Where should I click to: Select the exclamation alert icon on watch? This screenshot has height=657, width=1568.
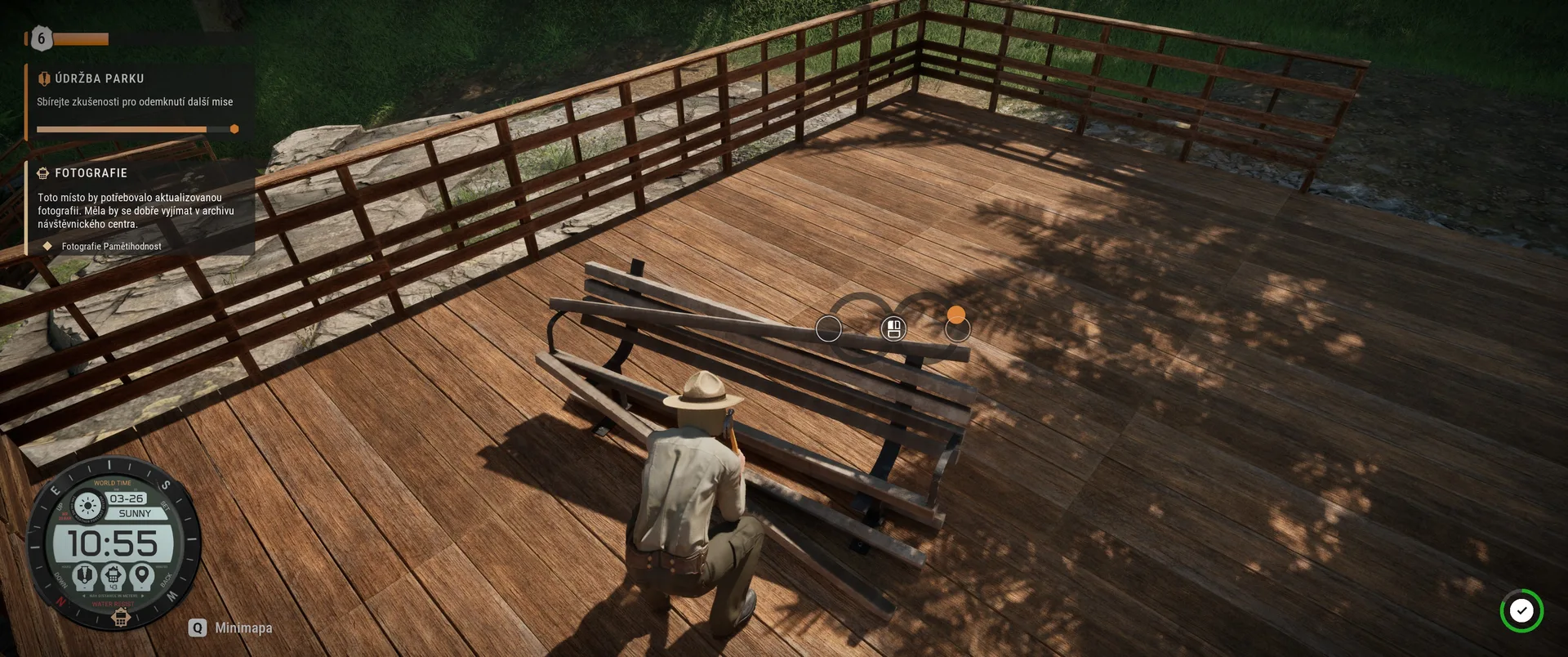tap(84, 574)
